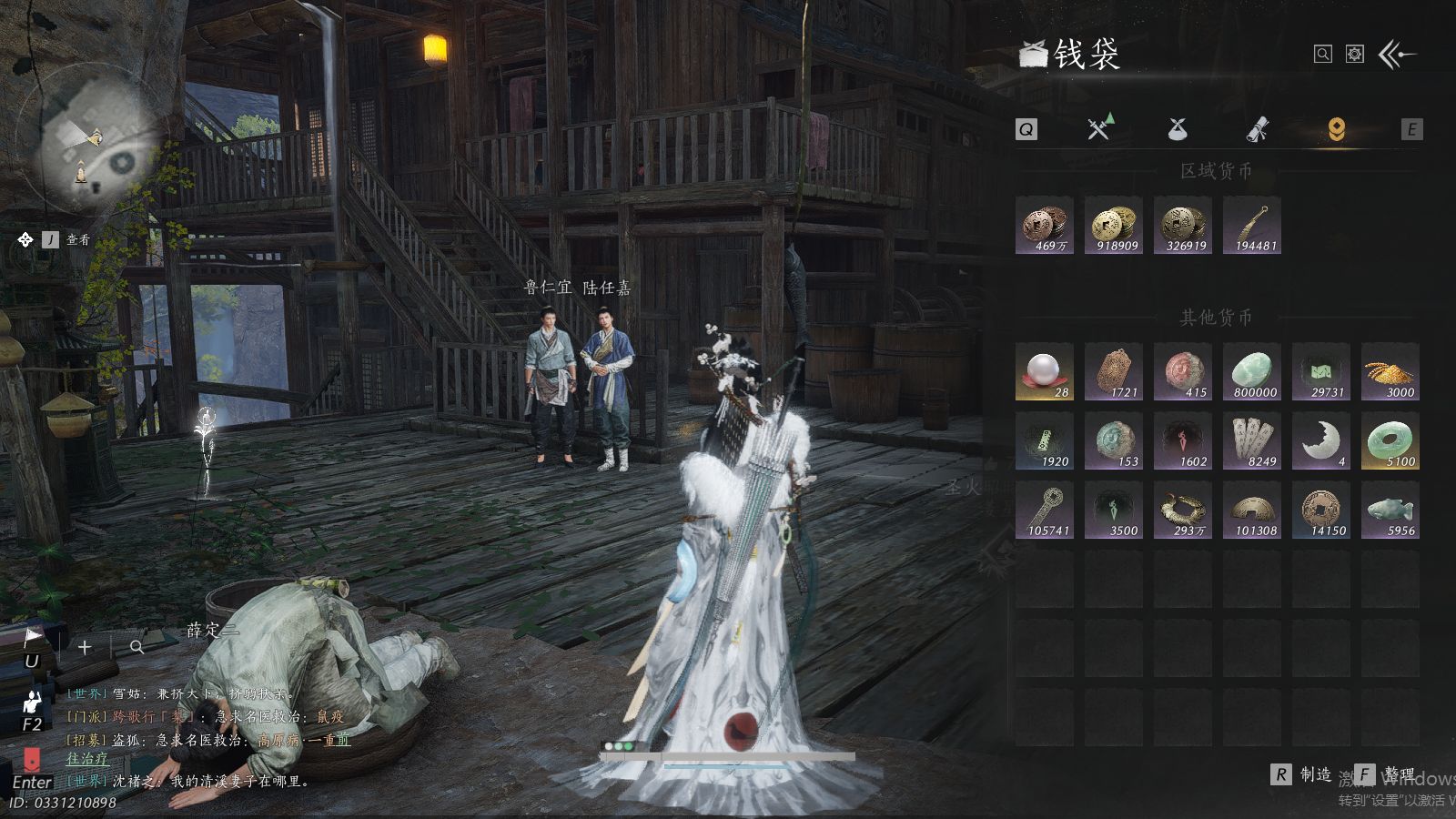Follow the 前往治疗 link in chat
The image size is (1456, 819).
point(87,758)
